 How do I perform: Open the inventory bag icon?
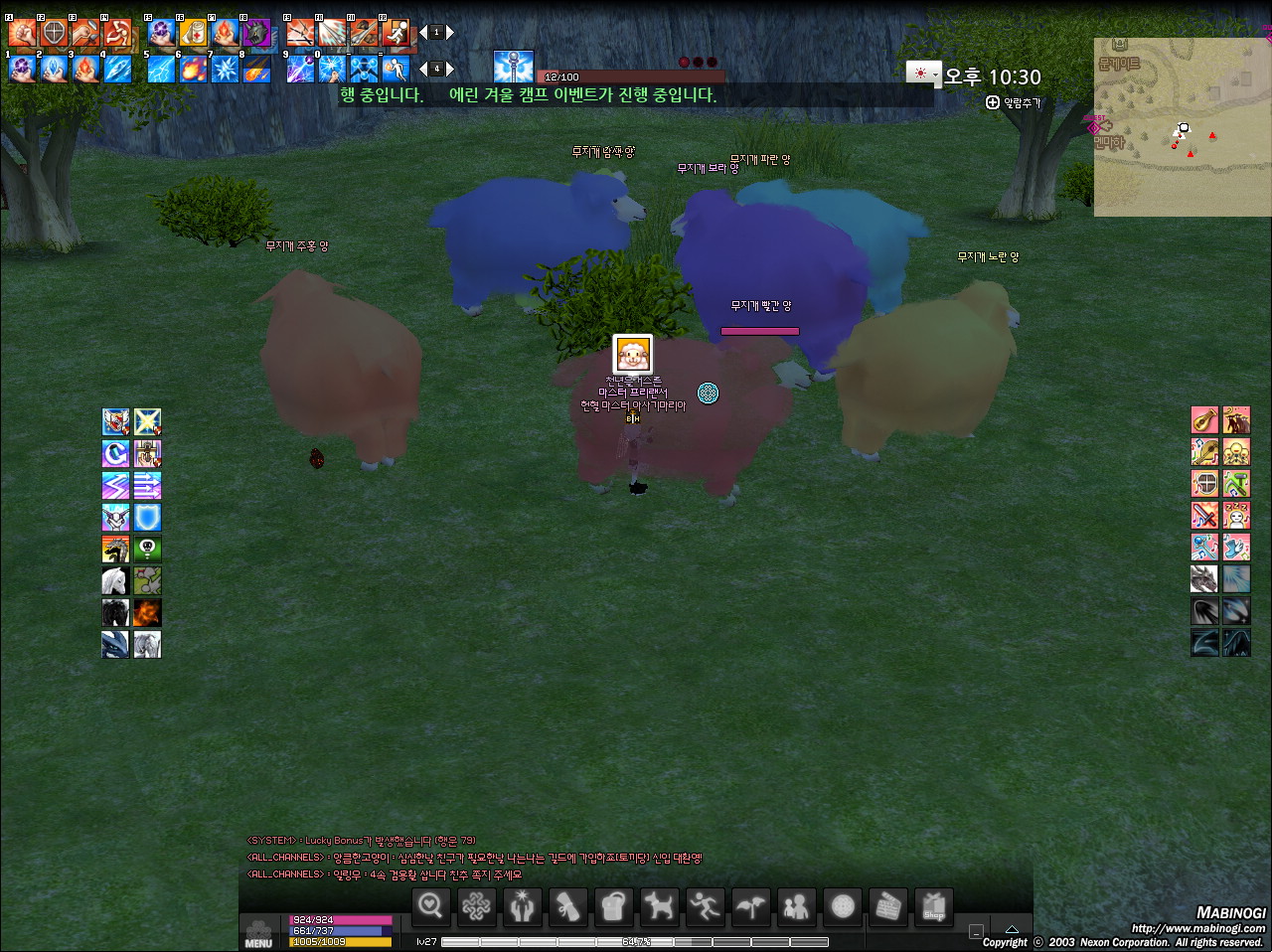click(613, 906)
